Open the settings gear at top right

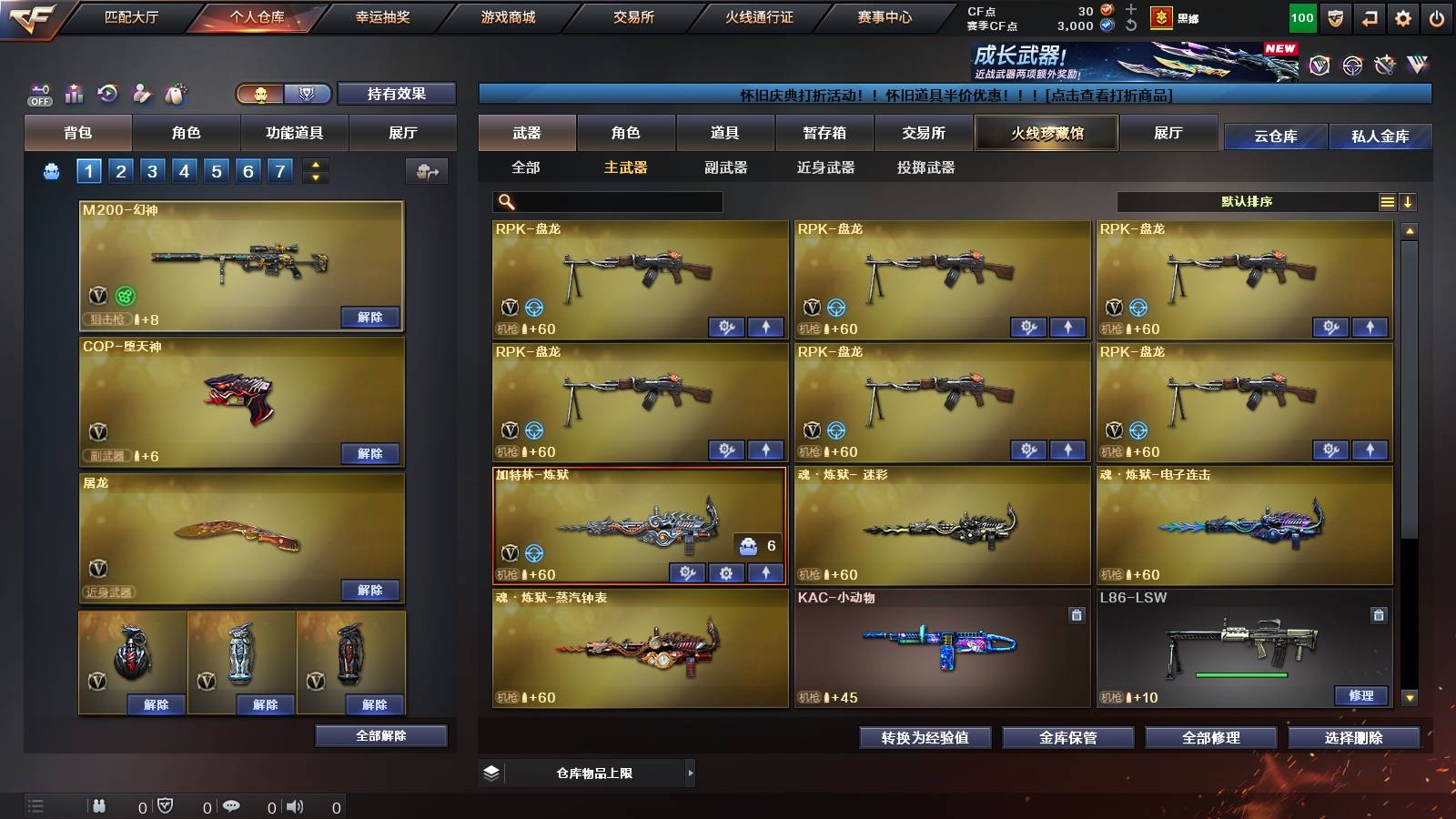tap(1404, 15)
